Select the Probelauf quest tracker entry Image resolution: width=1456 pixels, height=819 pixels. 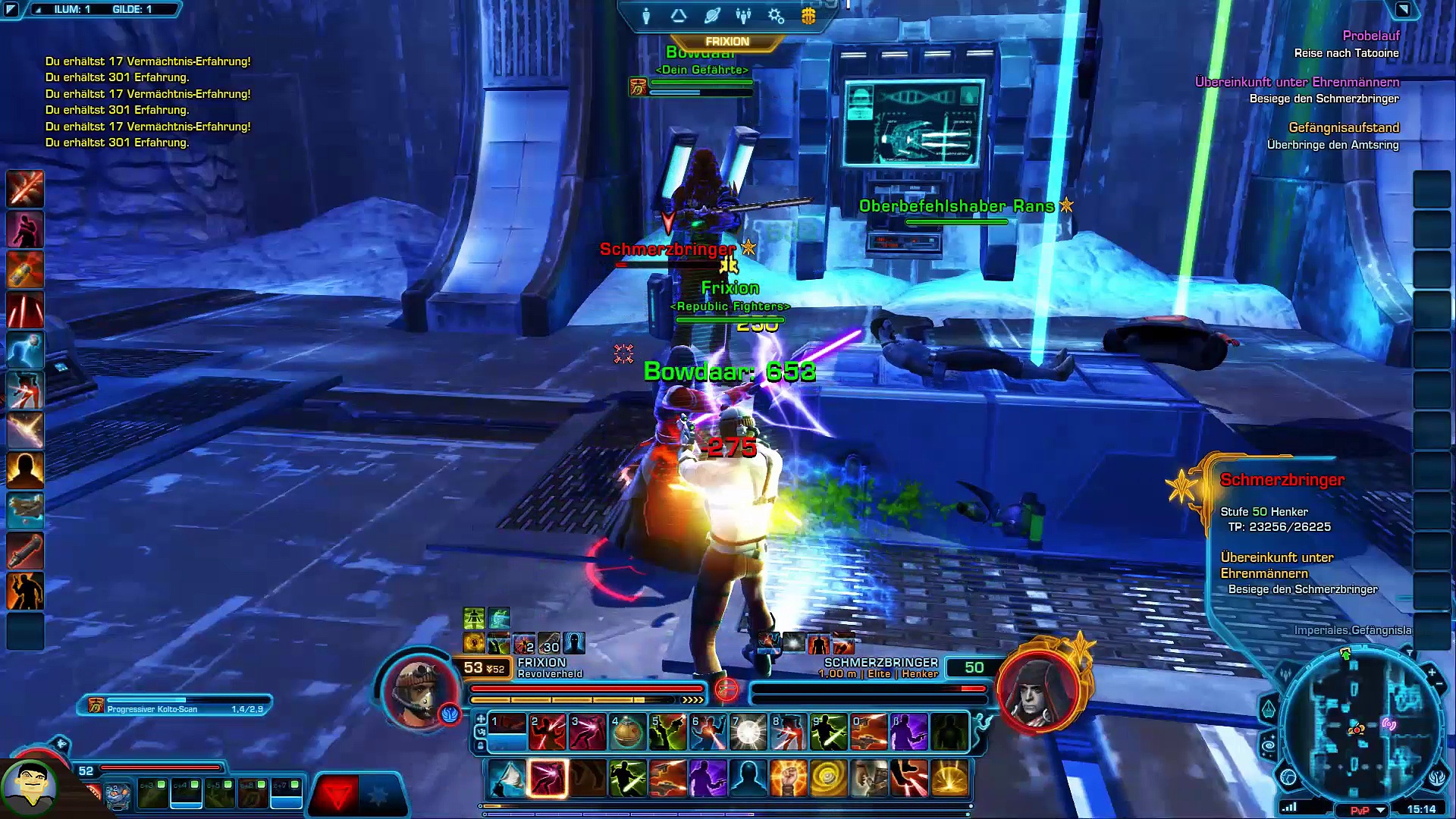coord(1371,36)
